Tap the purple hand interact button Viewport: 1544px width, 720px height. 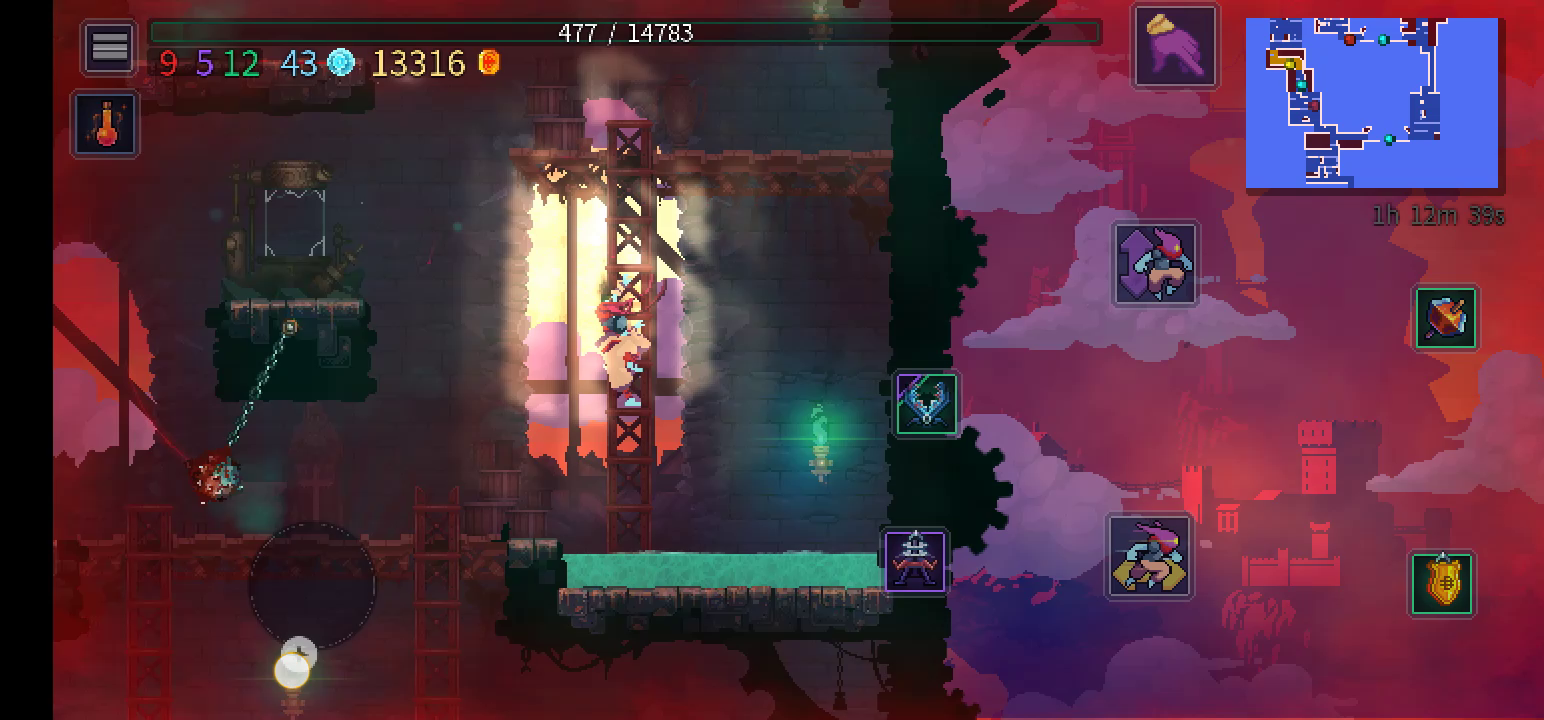click(x=1175, y=46)
